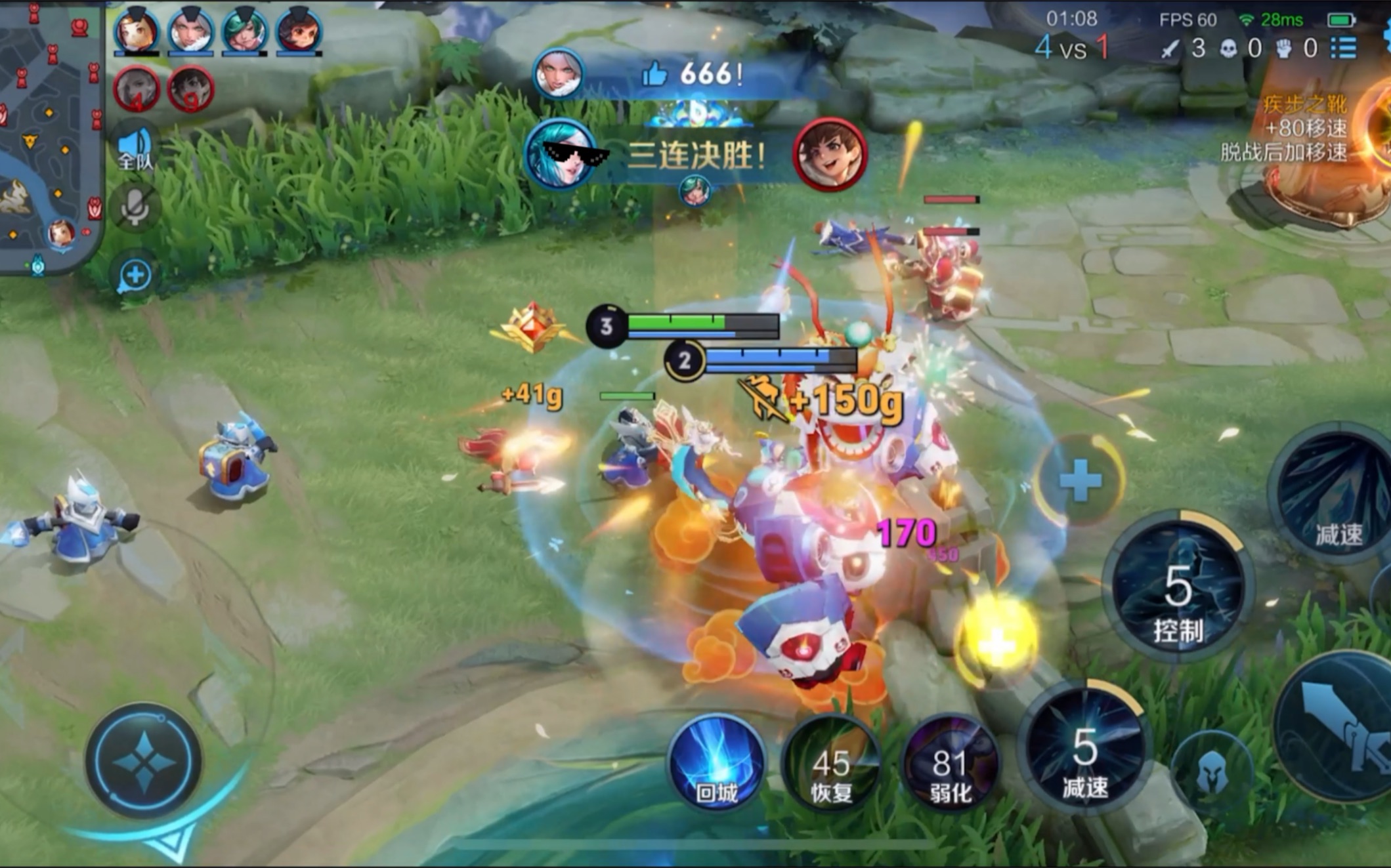Tap the green level 3 health bar
1391x868 pixels.
tap(676, 322)
